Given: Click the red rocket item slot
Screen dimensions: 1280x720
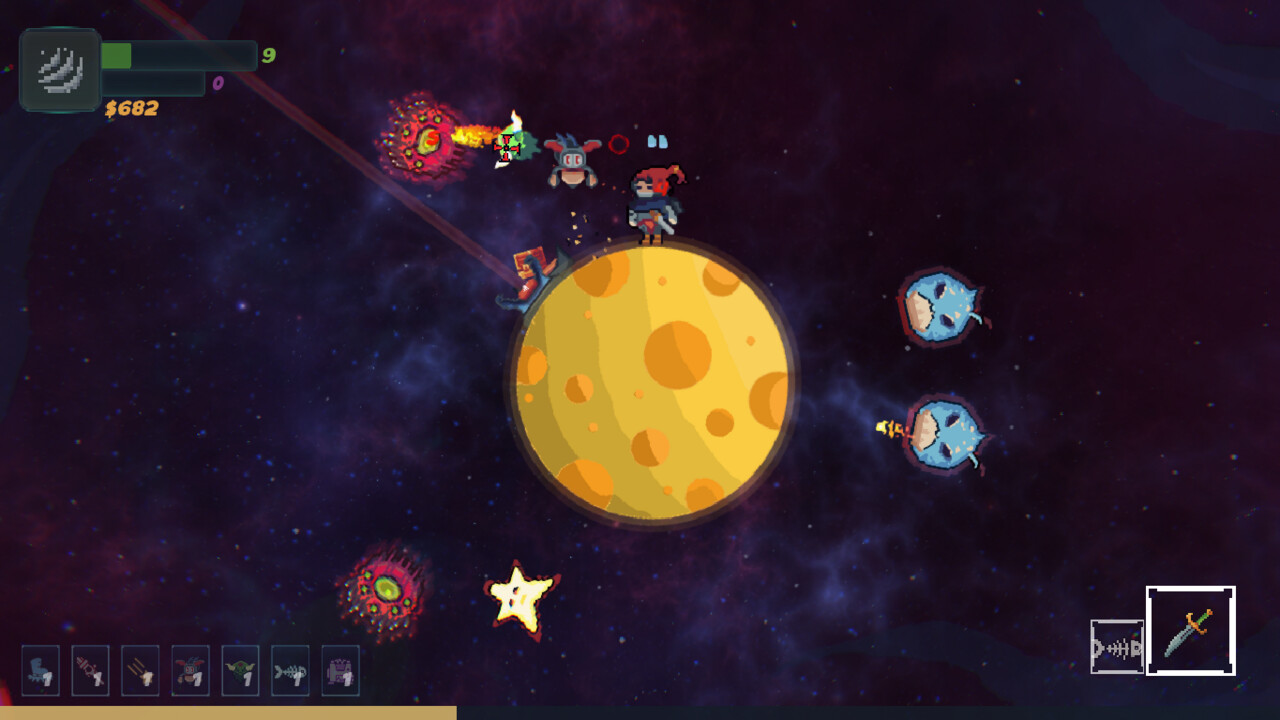Looking at the screenshot, I should (91, 670).
